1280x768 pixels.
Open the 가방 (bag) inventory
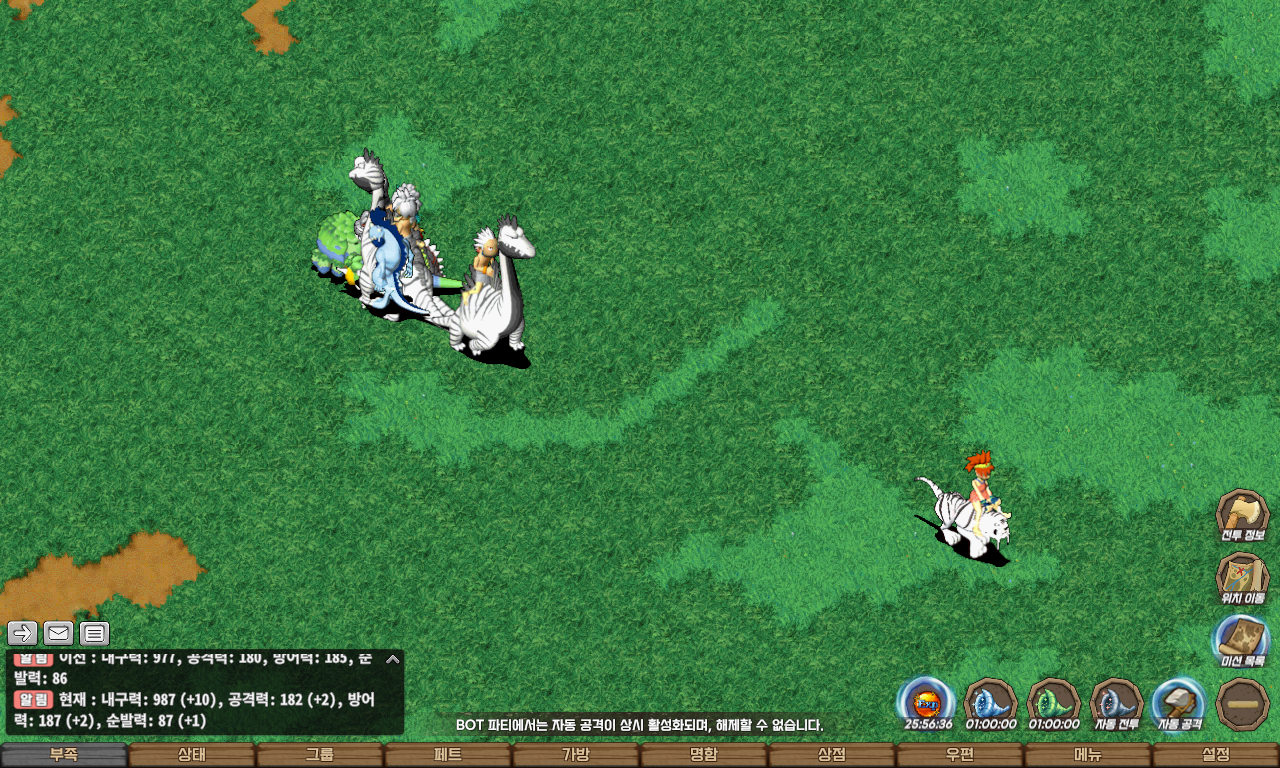click(x=576, y=755)
